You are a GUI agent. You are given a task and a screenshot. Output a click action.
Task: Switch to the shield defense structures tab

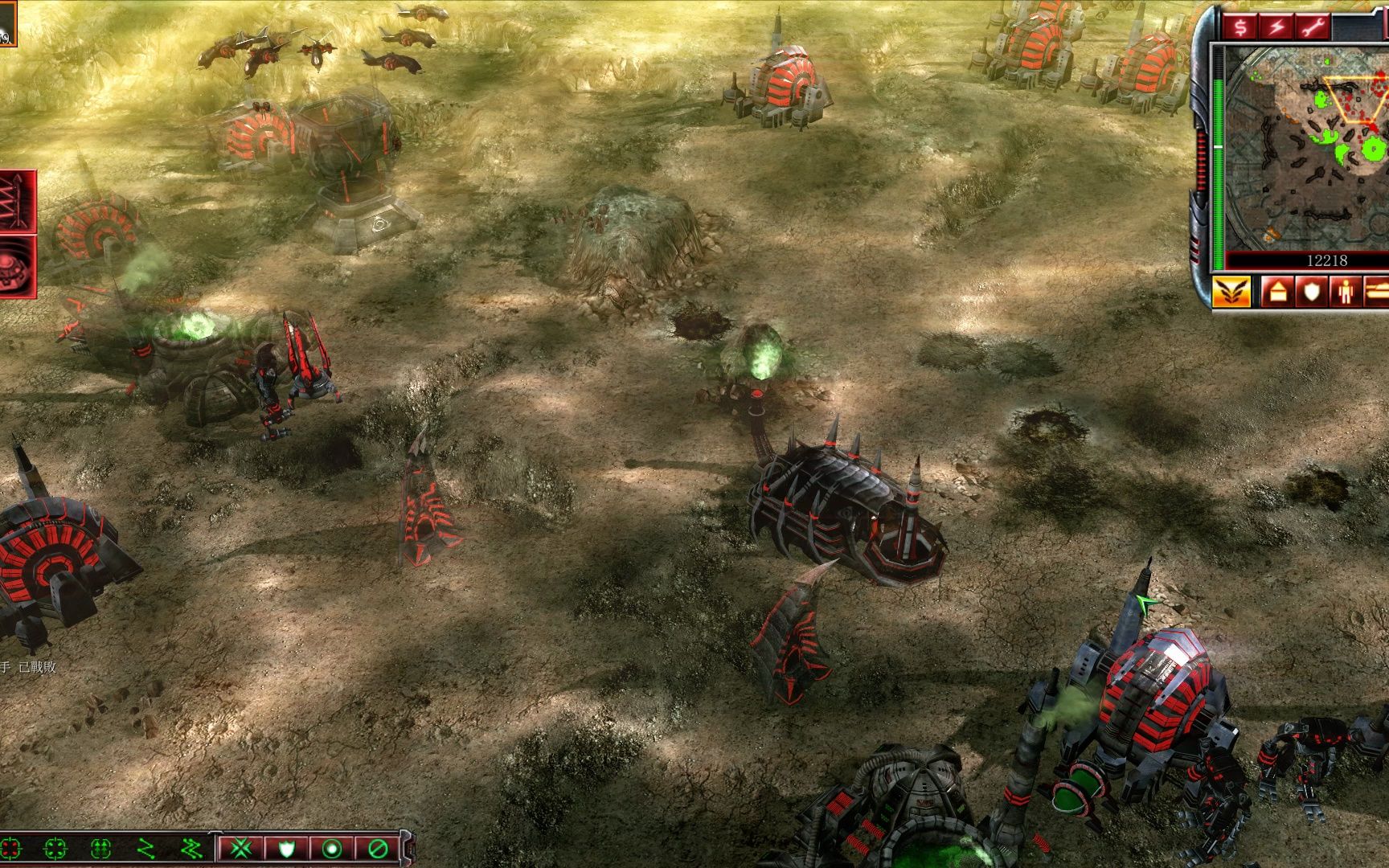(x=1313, y=291)
